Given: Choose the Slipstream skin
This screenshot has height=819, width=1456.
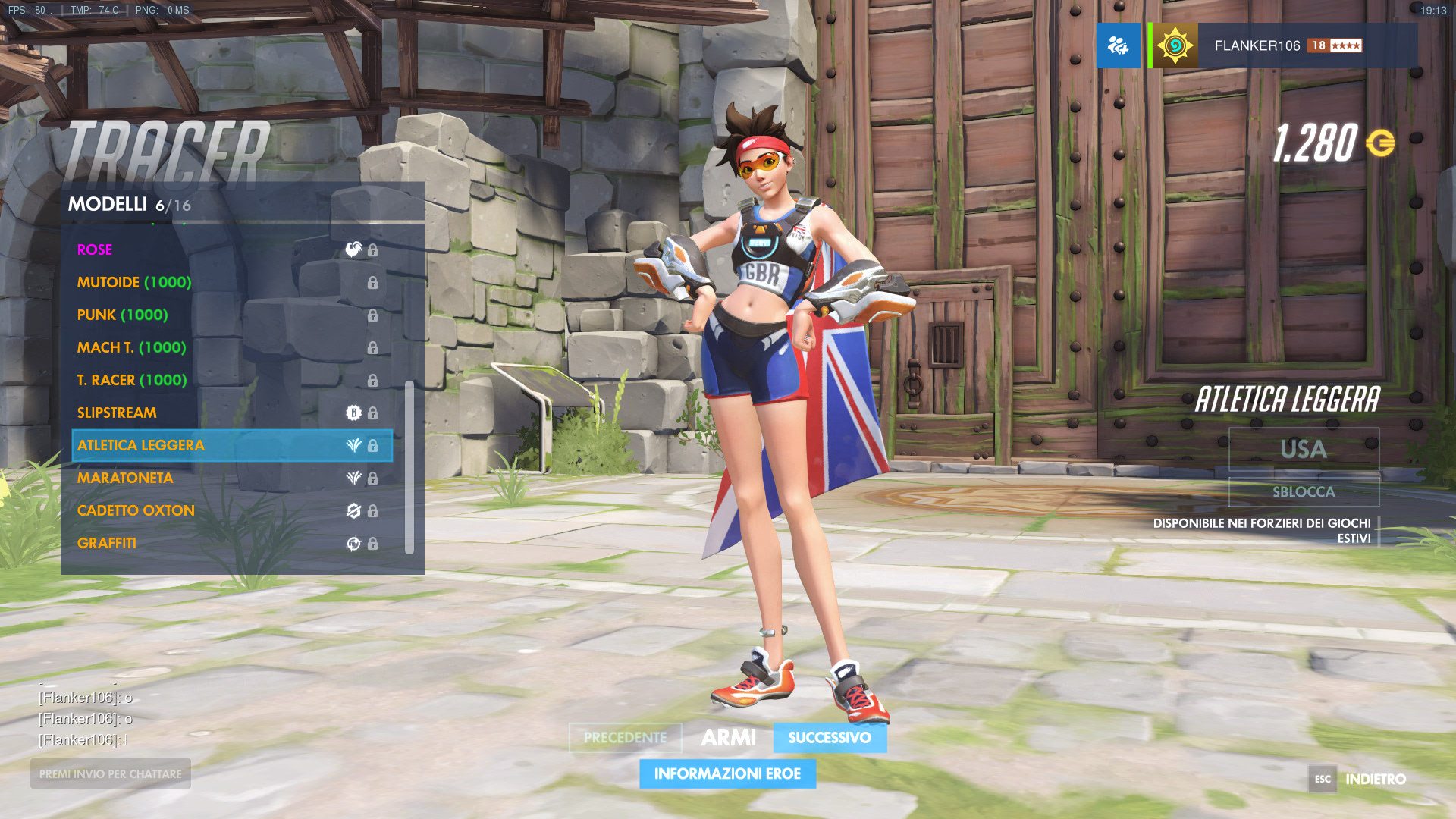Looking at the screenshot, I should point(227,413).
